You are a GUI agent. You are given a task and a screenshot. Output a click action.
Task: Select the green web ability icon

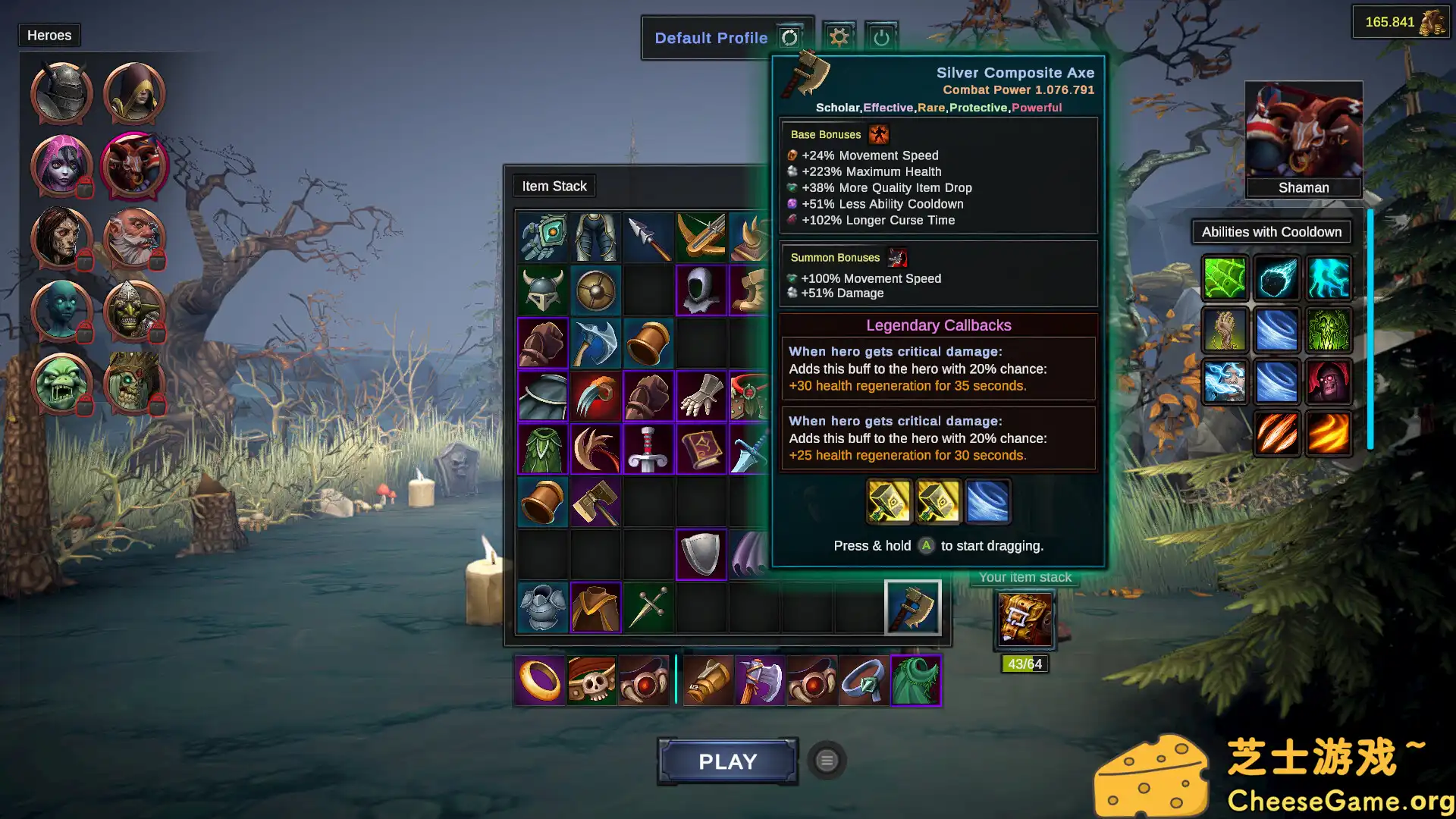[x=1224, y=278]
